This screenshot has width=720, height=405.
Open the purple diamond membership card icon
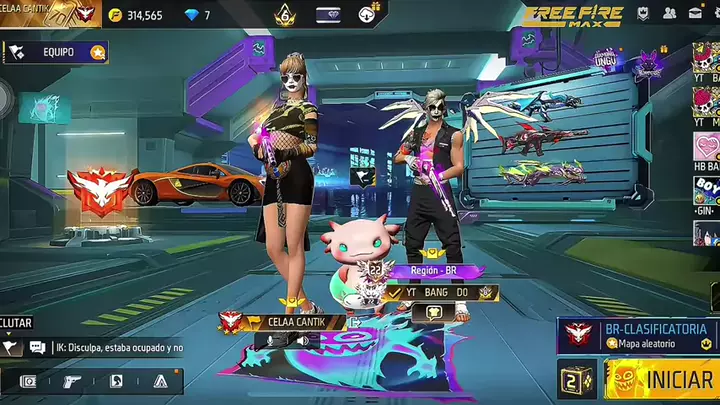pos(327,15)
